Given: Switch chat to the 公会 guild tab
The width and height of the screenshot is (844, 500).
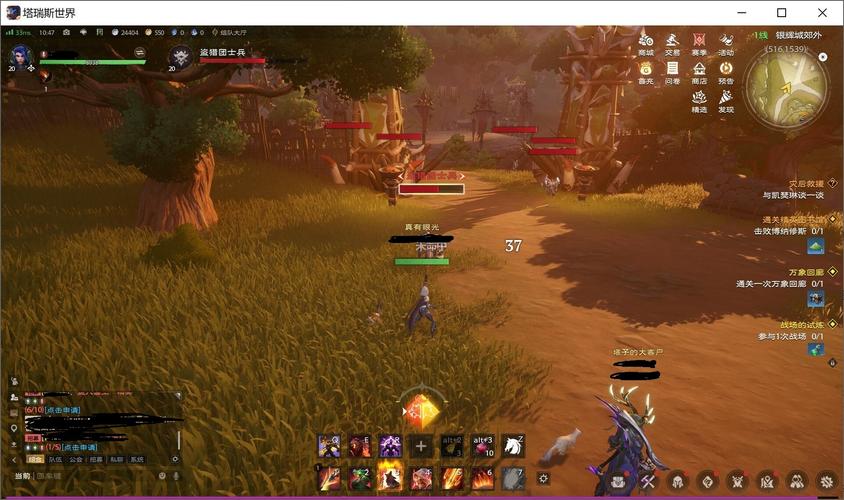Looking at the screenshot, I should pos(75,459).
